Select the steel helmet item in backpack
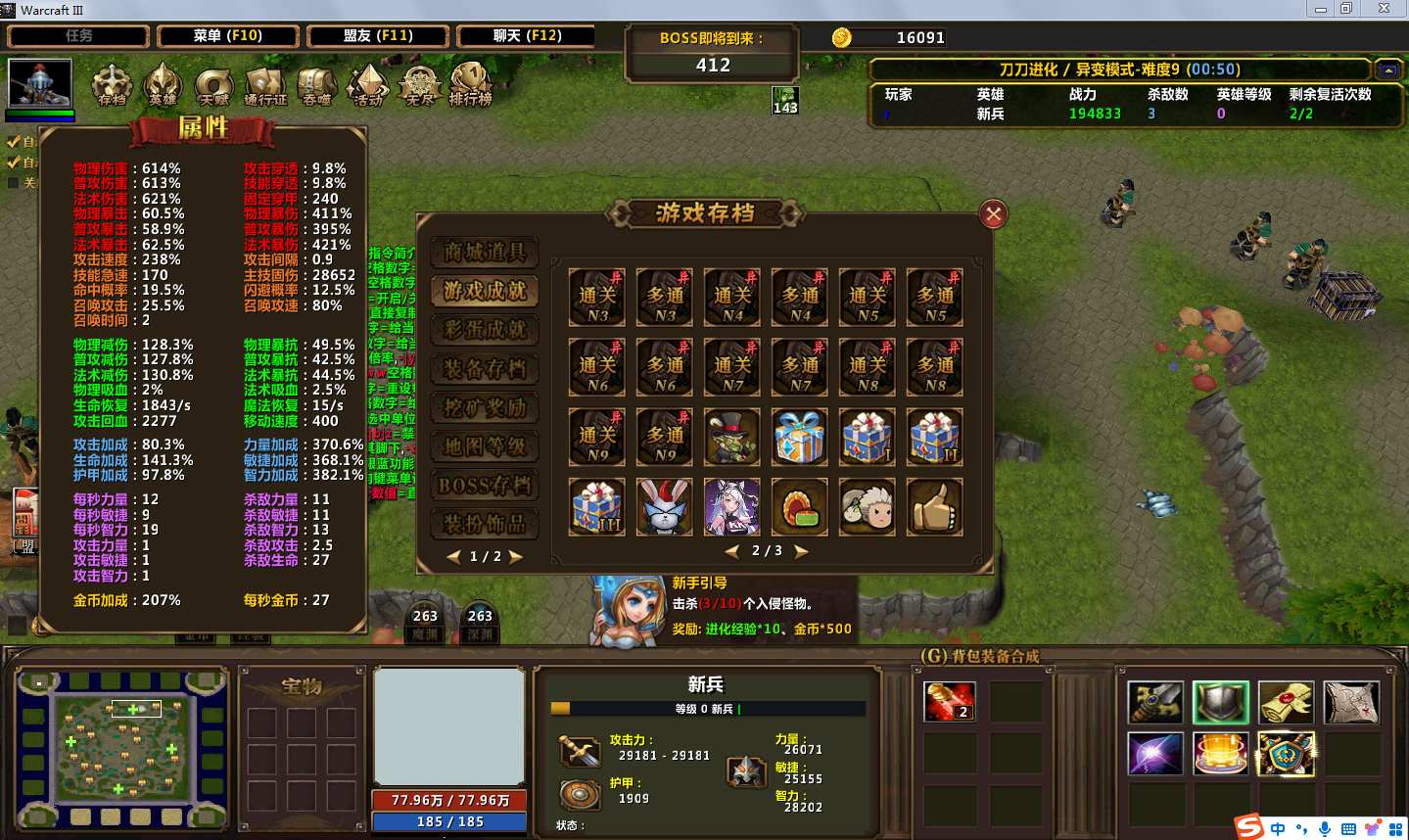This screenshot has width=1409, height=840. point(1220,702)
